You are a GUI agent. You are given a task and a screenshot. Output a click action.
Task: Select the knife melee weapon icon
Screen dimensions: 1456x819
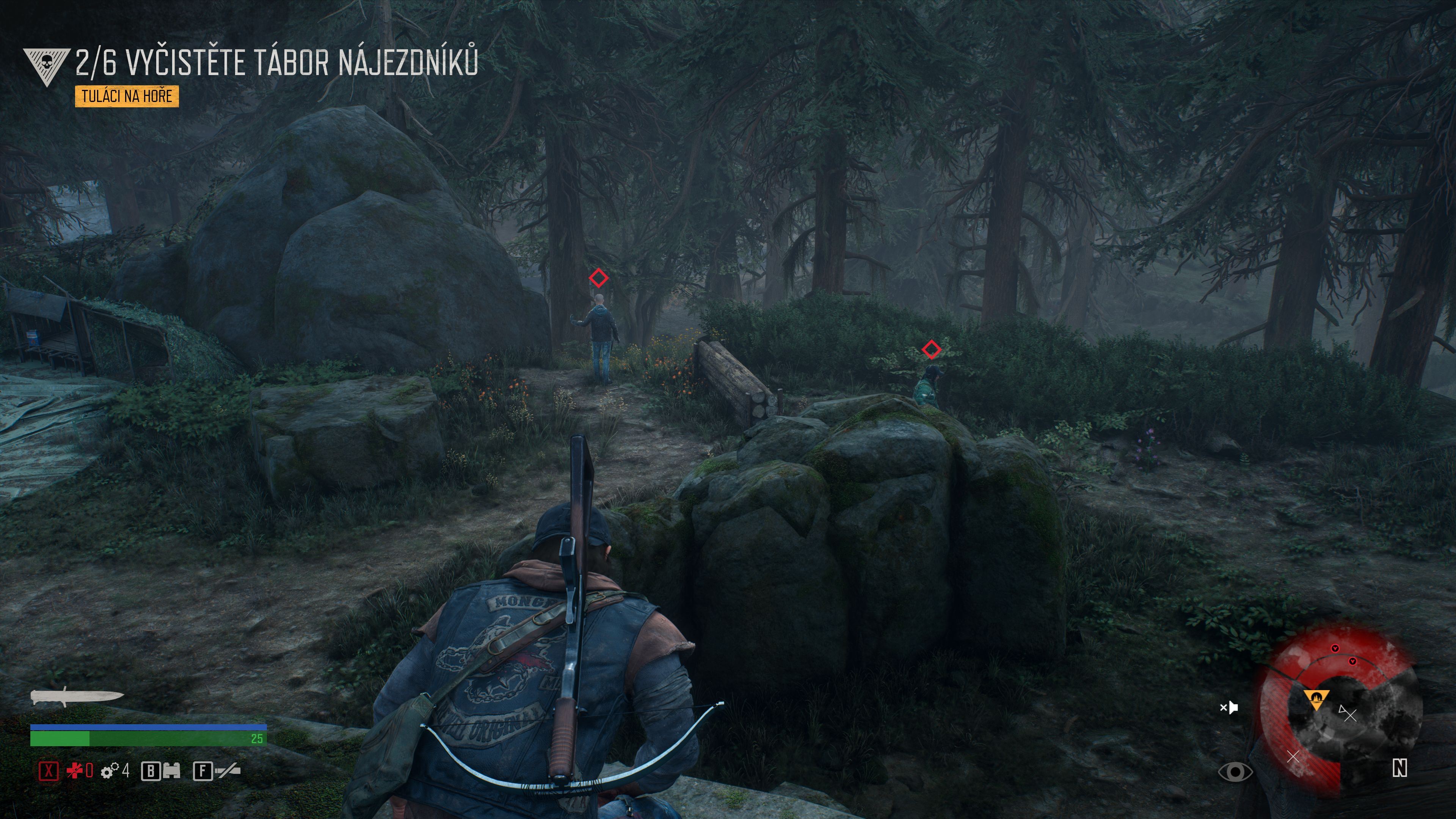pos(77,697)
